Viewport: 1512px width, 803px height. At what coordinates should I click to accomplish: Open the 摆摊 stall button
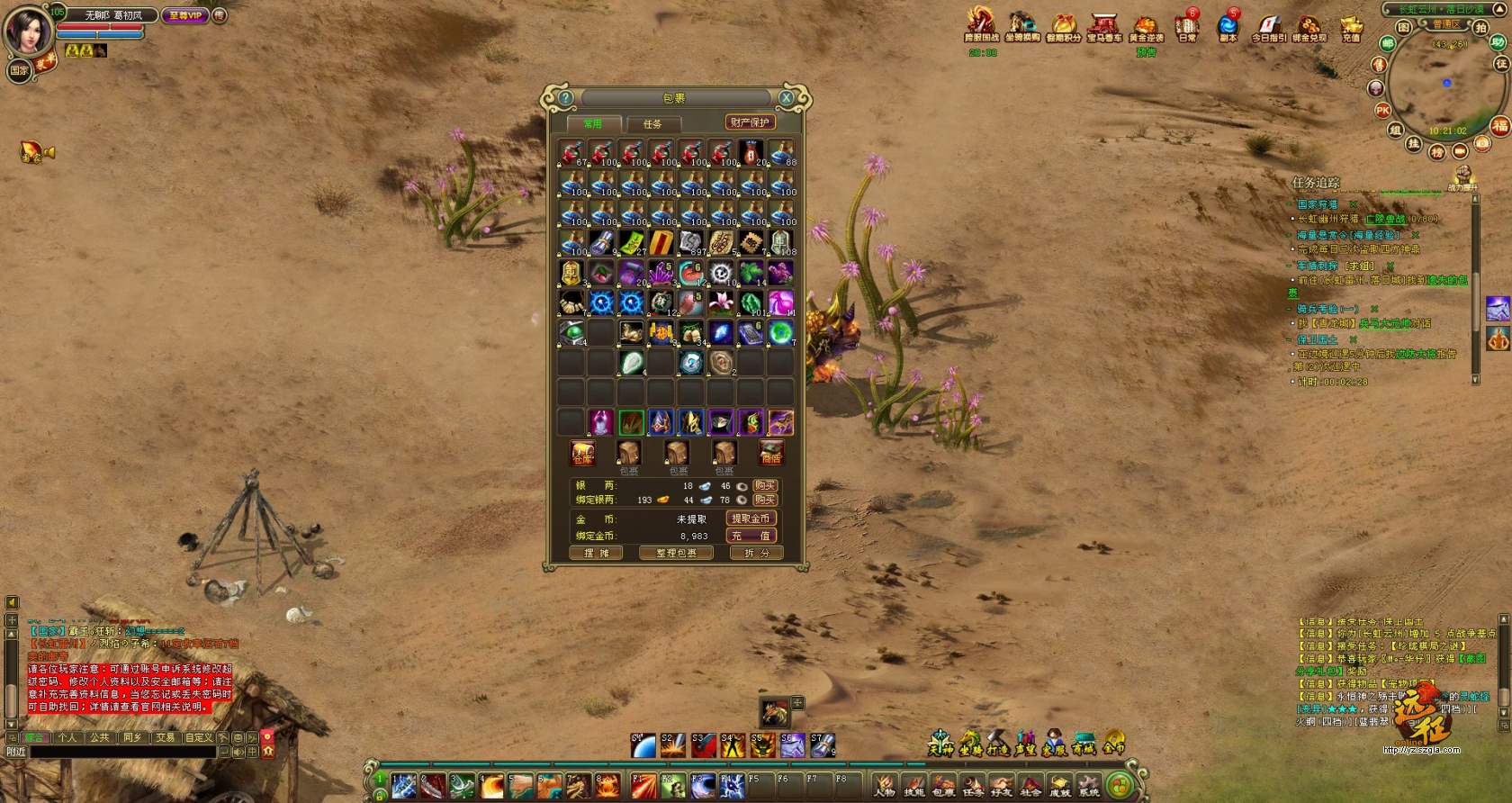point(596,553)
